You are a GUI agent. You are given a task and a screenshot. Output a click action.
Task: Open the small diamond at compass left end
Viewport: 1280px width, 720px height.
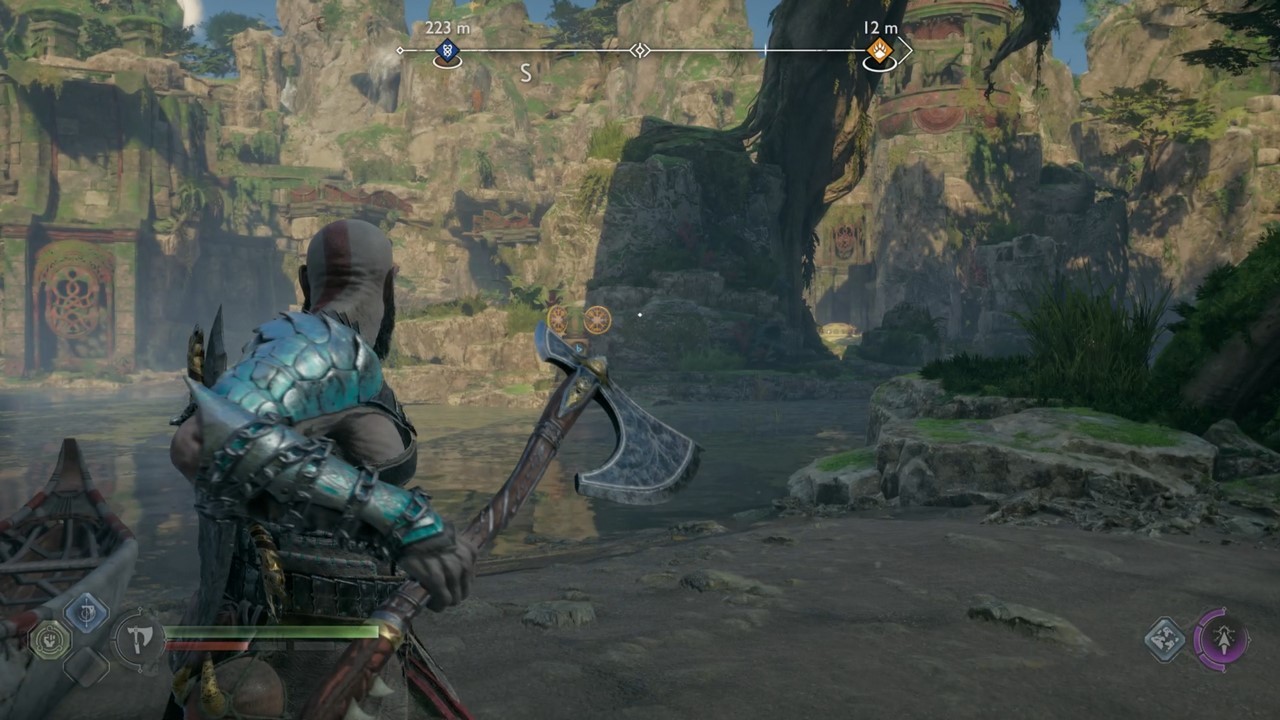[x=400, y=50]
